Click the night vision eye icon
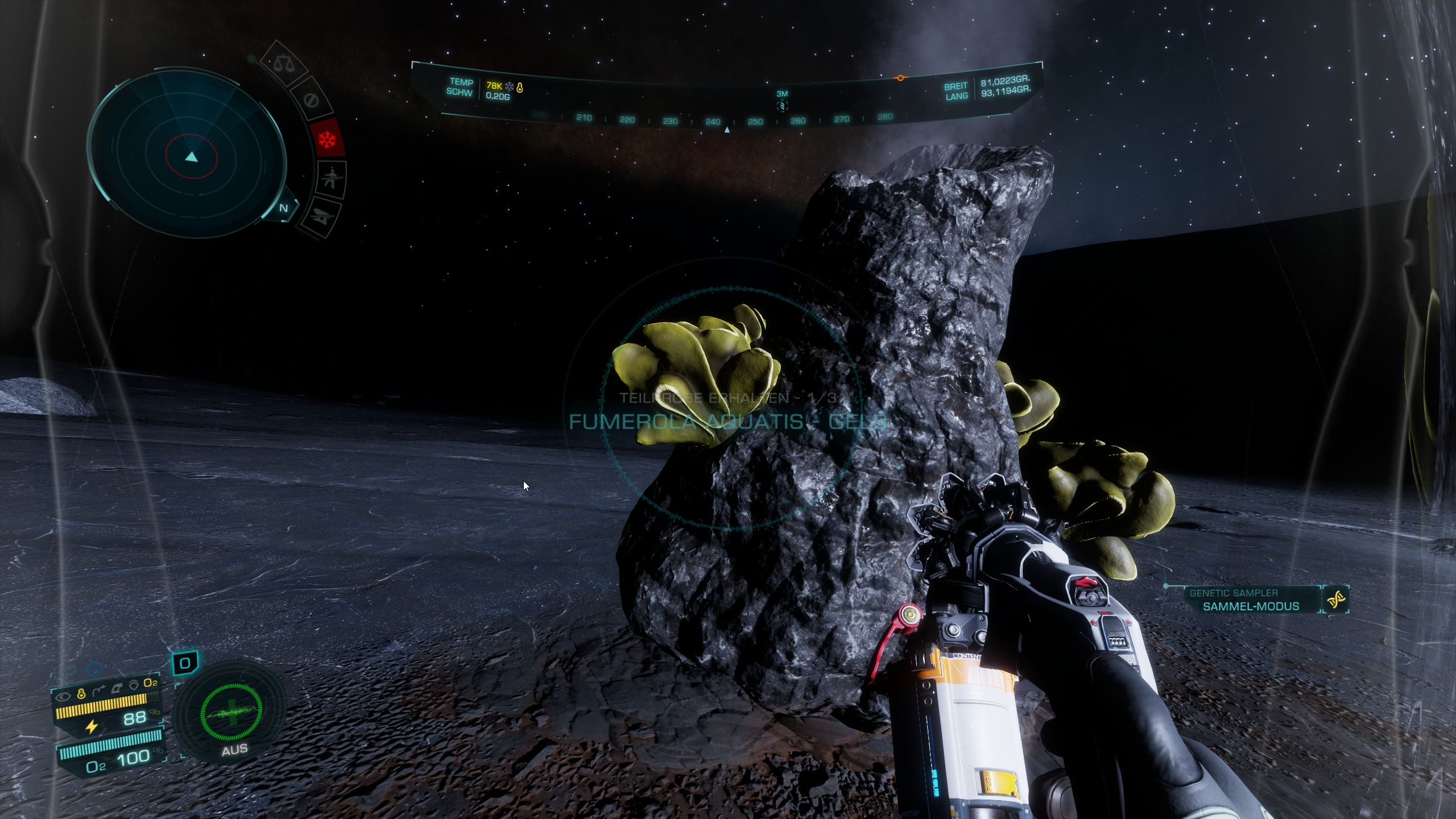 point(64,696)
